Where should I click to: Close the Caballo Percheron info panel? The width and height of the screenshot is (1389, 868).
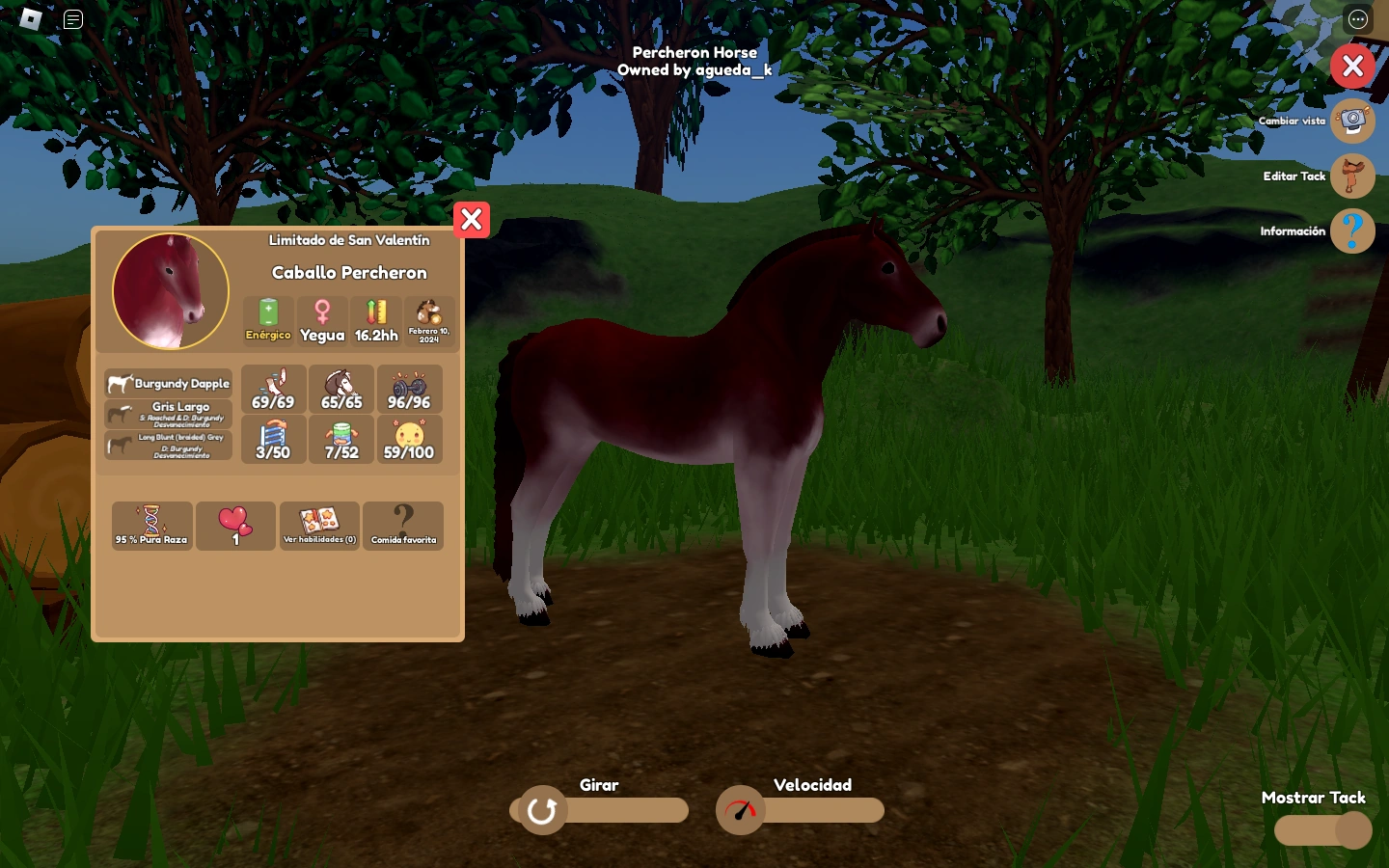472,220
